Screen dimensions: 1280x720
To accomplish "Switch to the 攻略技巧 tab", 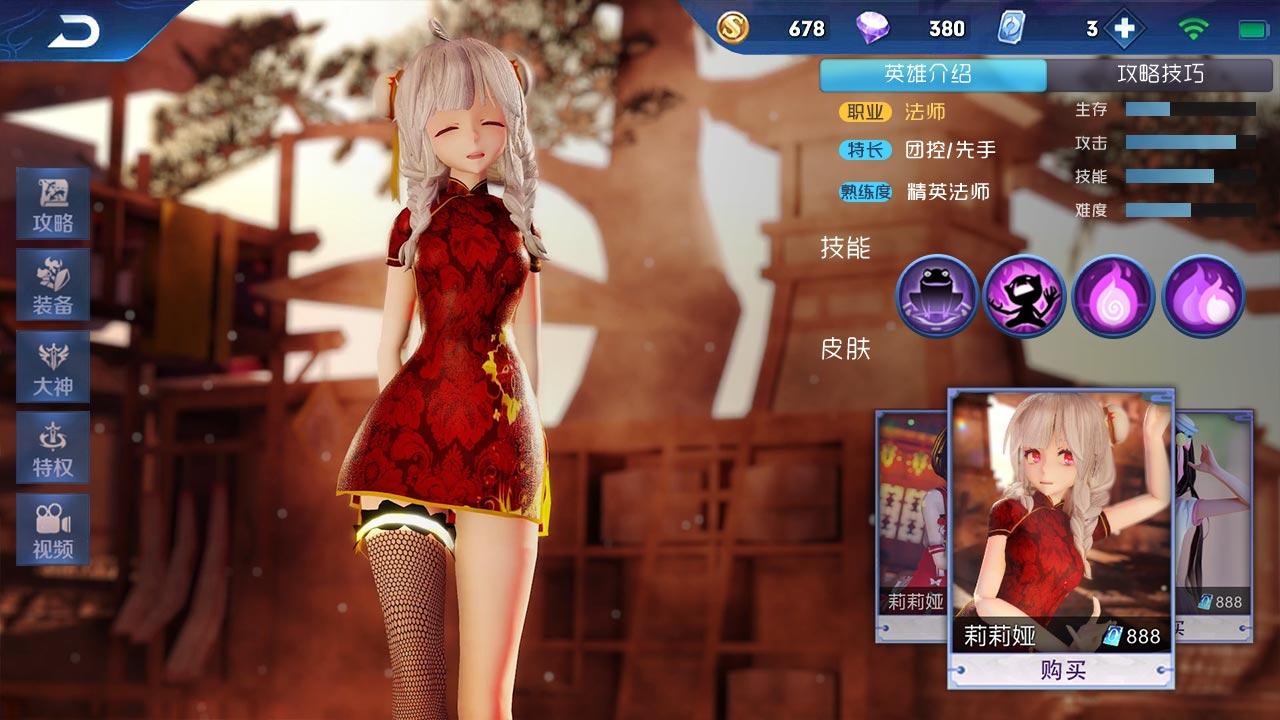I will 1163,74.
